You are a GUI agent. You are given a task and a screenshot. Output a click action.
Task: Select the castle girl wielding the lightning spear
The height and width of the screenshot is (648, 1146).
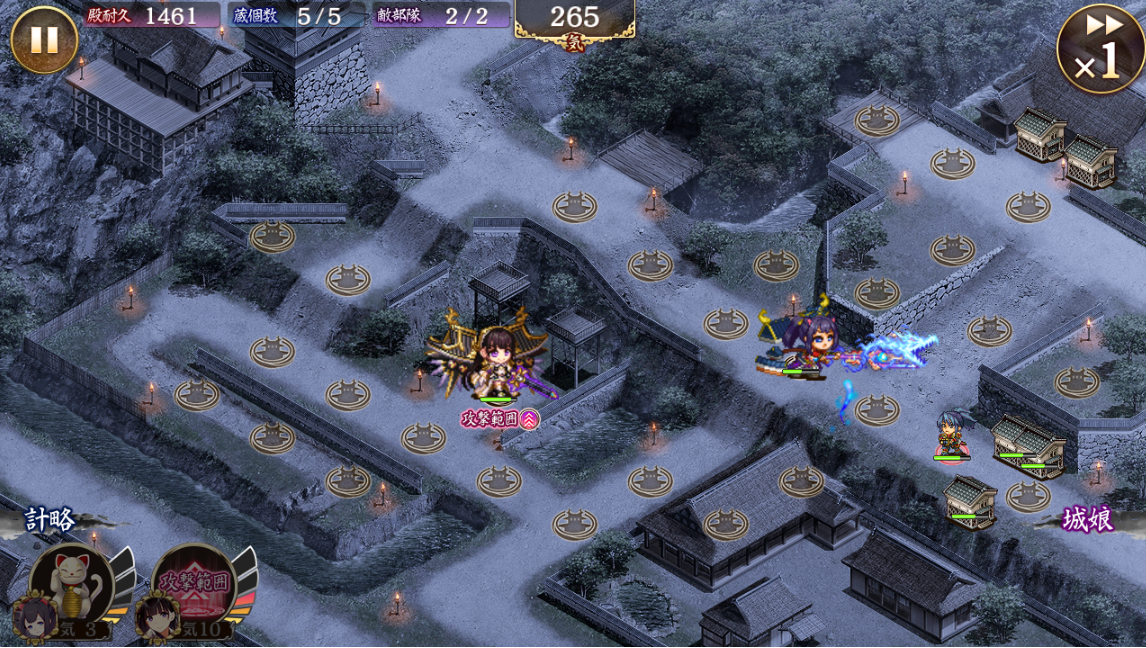[806, 348]
